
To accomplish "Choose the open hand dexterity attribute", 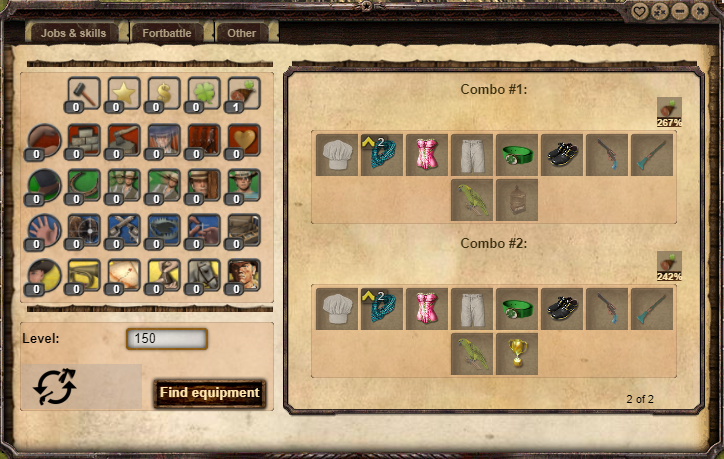I will click(x=44, y=229).
